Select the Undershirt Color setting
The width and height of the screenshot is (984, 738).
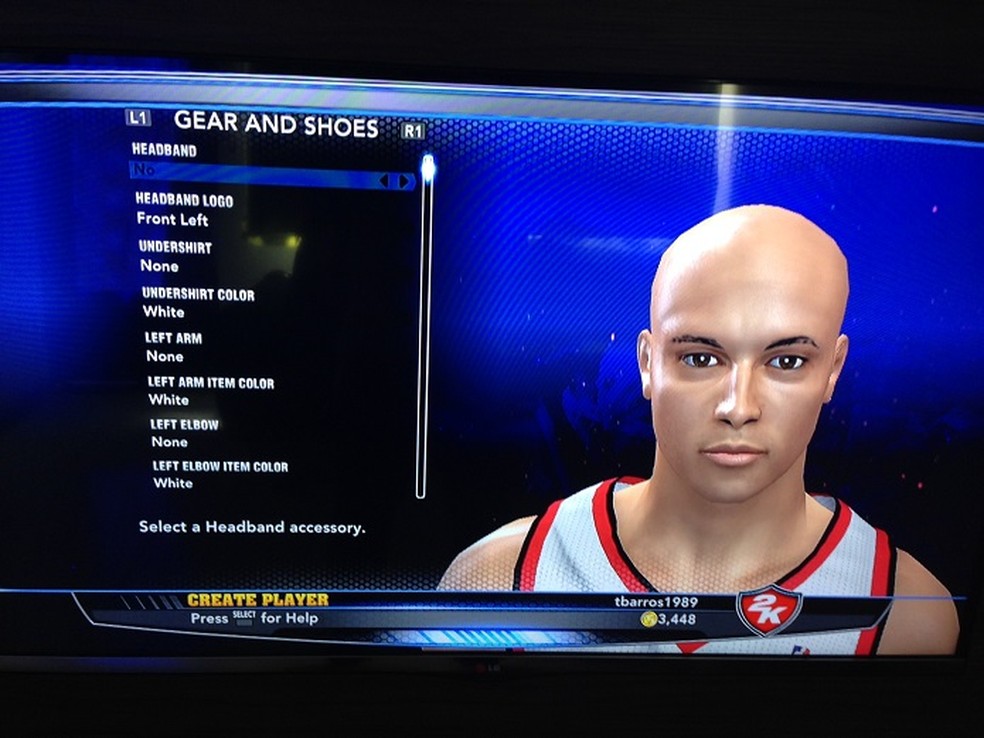coord(197,303)
